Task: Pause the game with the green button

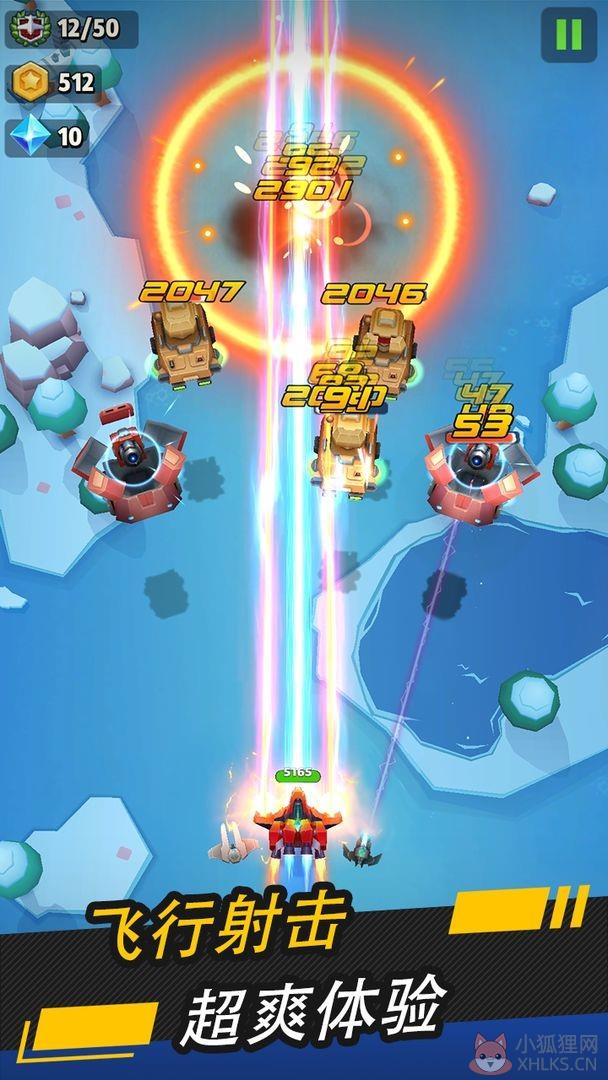Action: tap(568, 35)
